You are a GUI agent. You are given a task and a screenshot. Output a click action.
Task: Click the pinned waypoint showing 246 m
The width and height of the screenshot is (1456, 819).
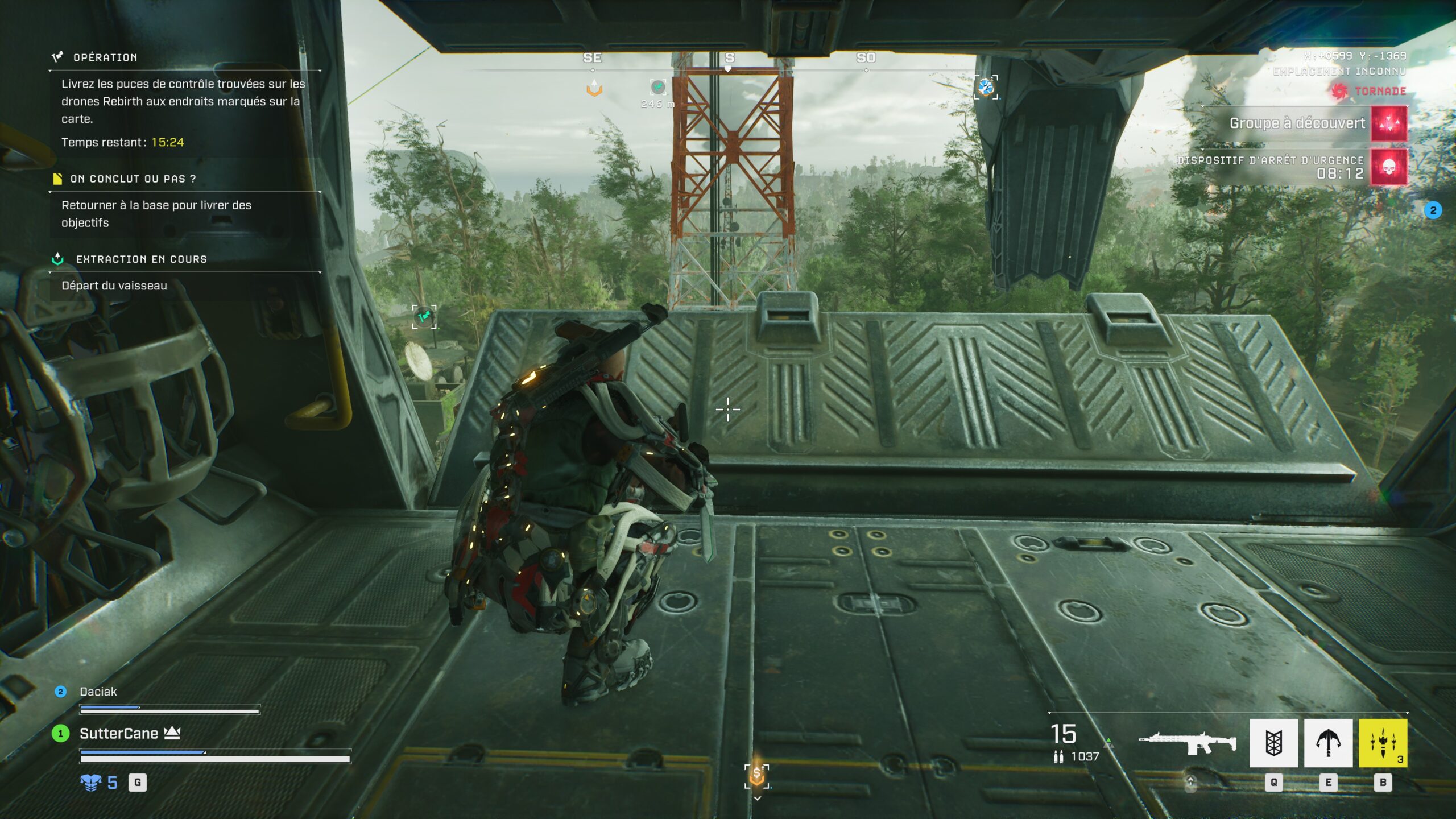(657, 87)
